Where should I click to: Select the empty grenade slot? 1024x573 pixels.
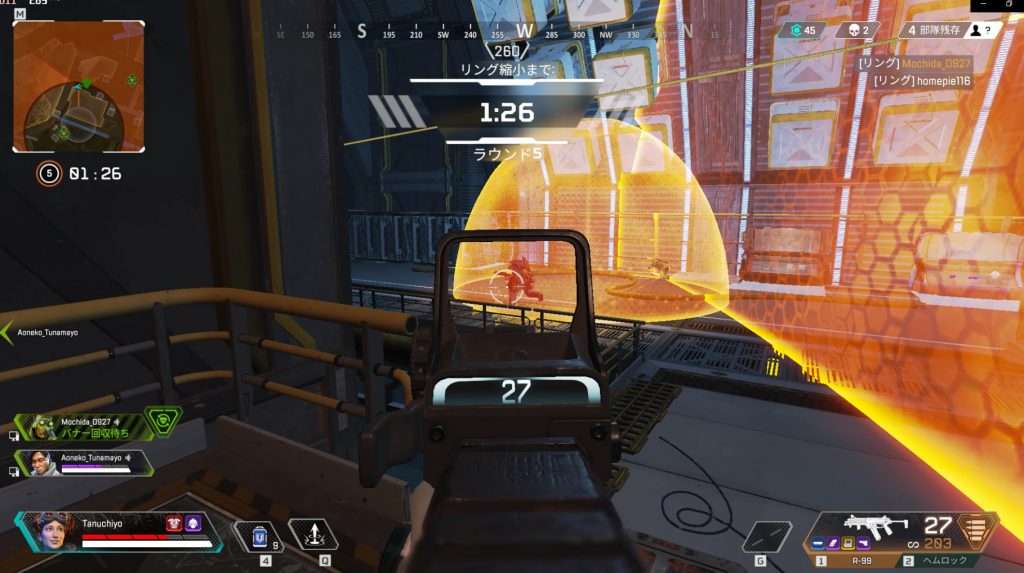click(767, 536)
